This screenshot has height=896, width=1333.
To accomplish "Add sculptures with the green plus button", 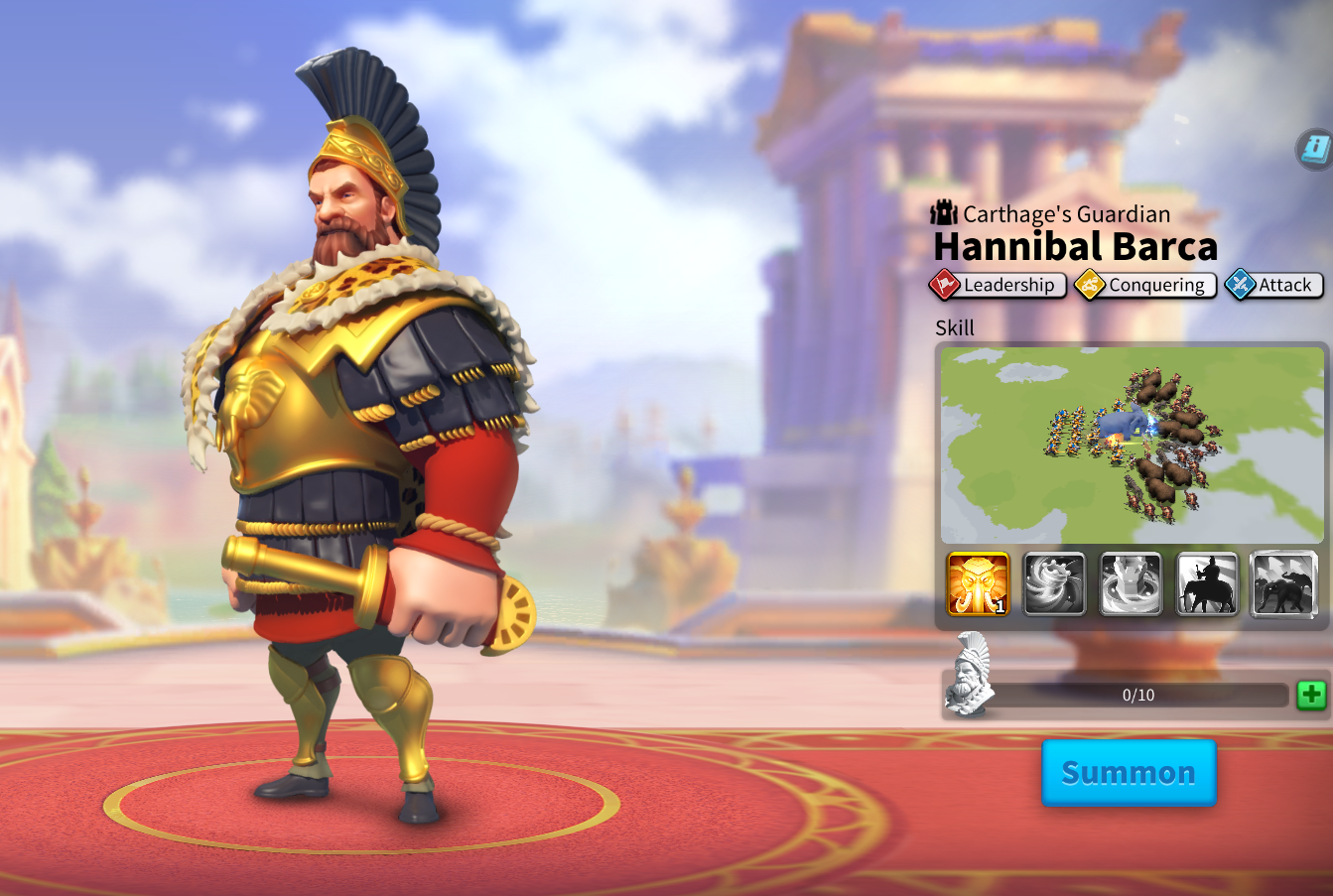I will [x=1311, y=695].
